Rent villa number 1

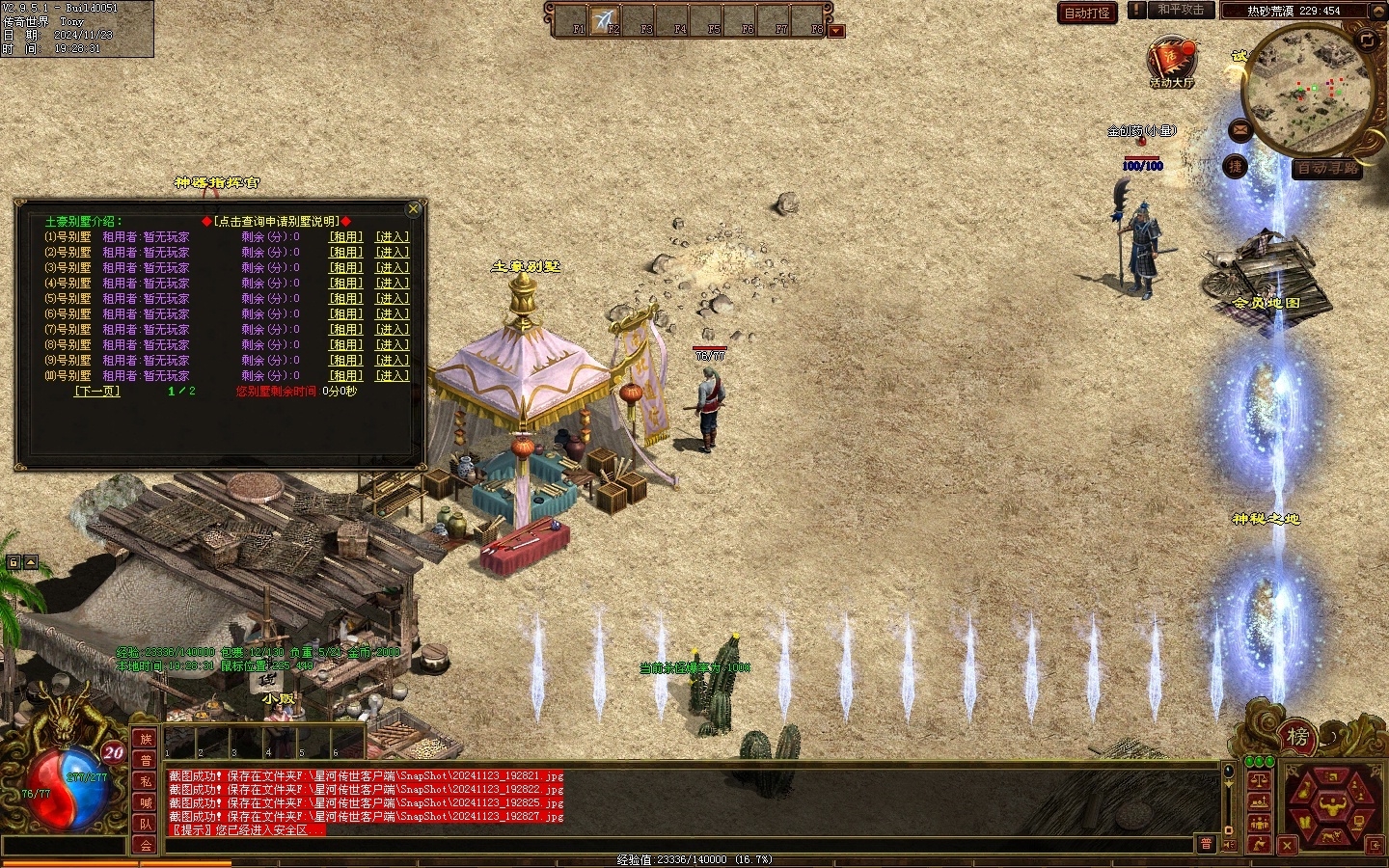pos(346,236)
